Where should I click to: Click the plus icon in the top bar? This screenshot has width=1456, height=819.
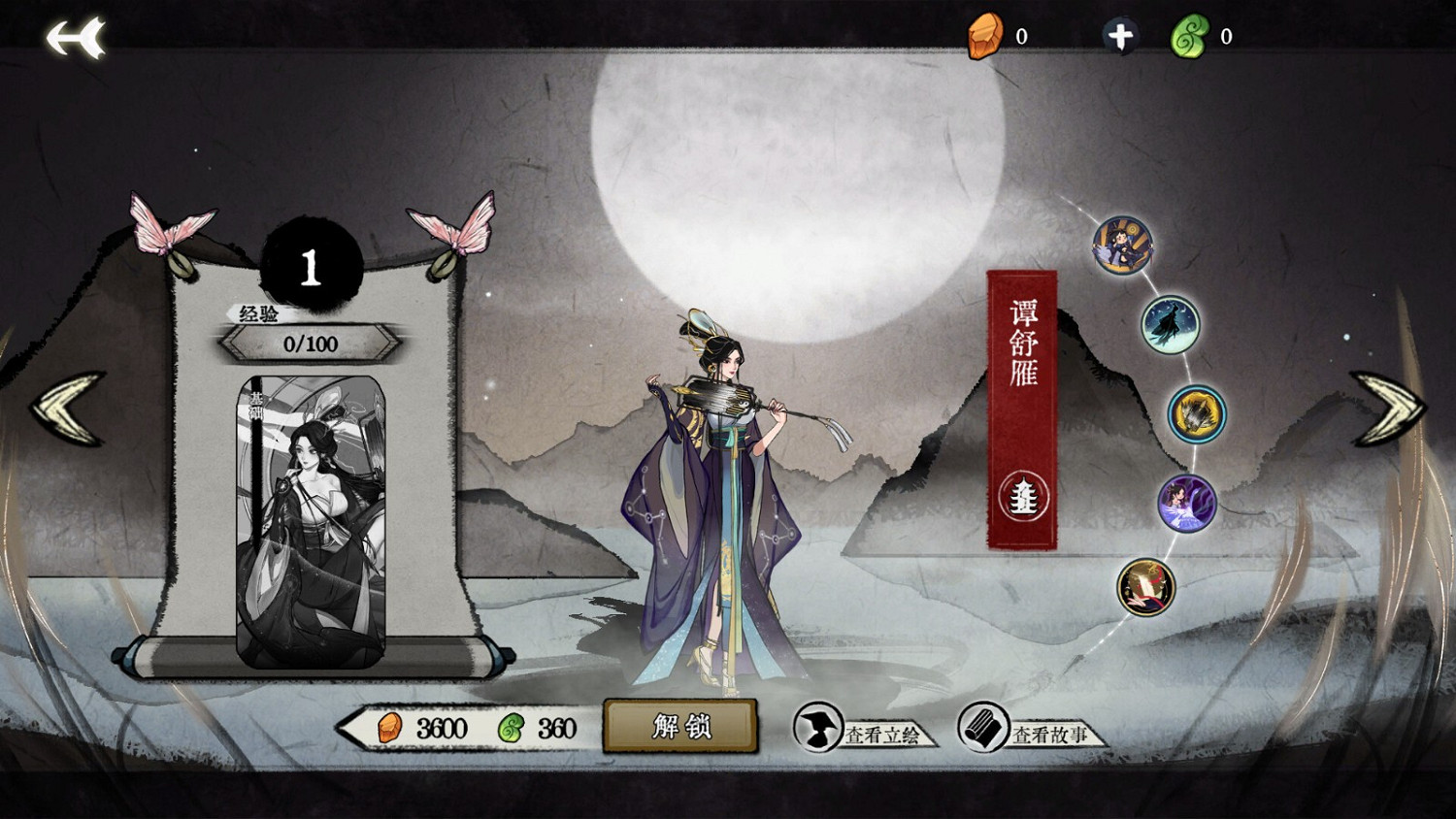(x=1121, y=35)
